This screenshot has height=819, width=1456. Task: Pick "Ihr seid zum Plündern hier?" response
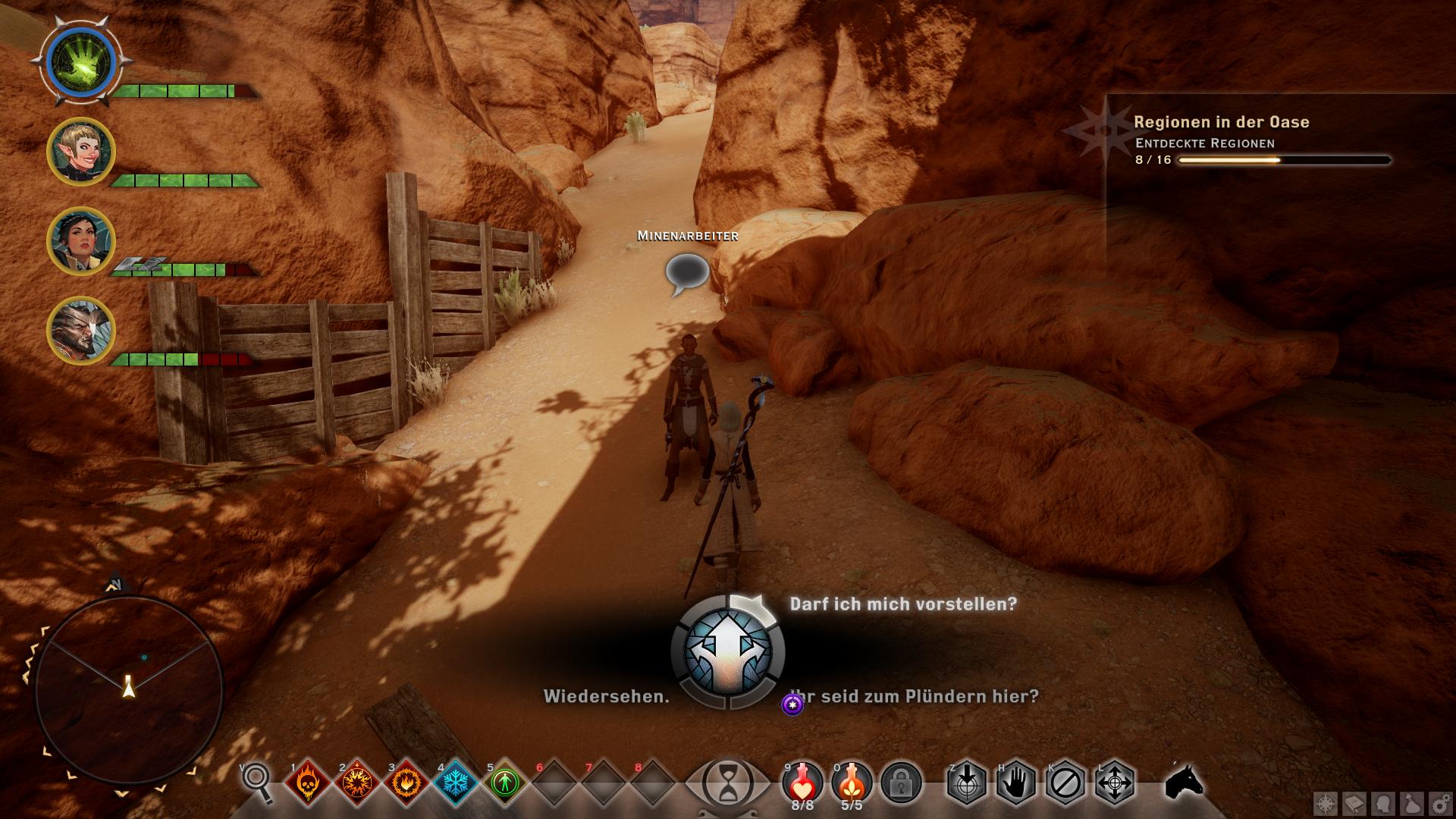point(915,696)
